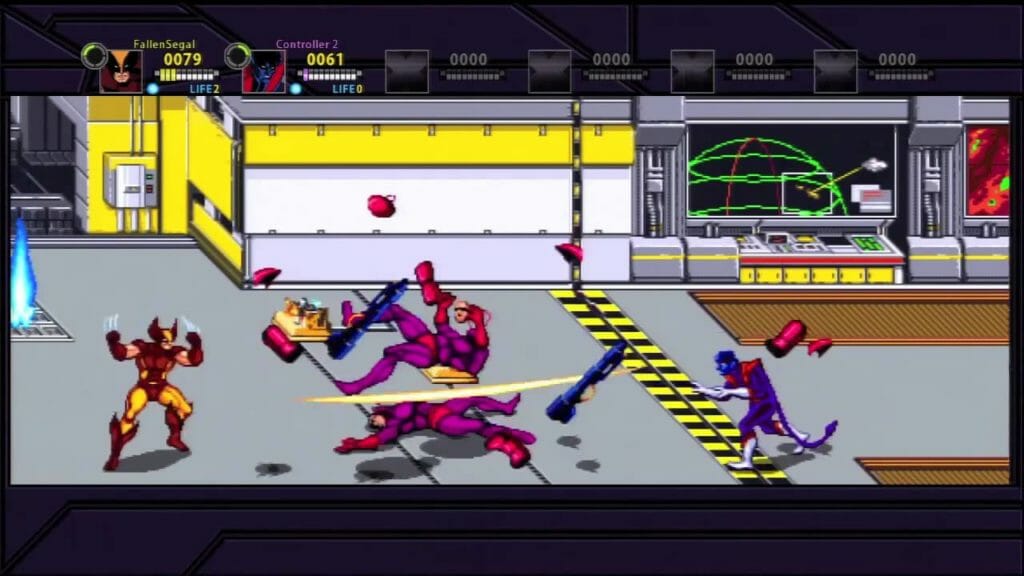Click the FallenSegal player name
This screenshot has width=1024, height=576.
click(164, 44)
